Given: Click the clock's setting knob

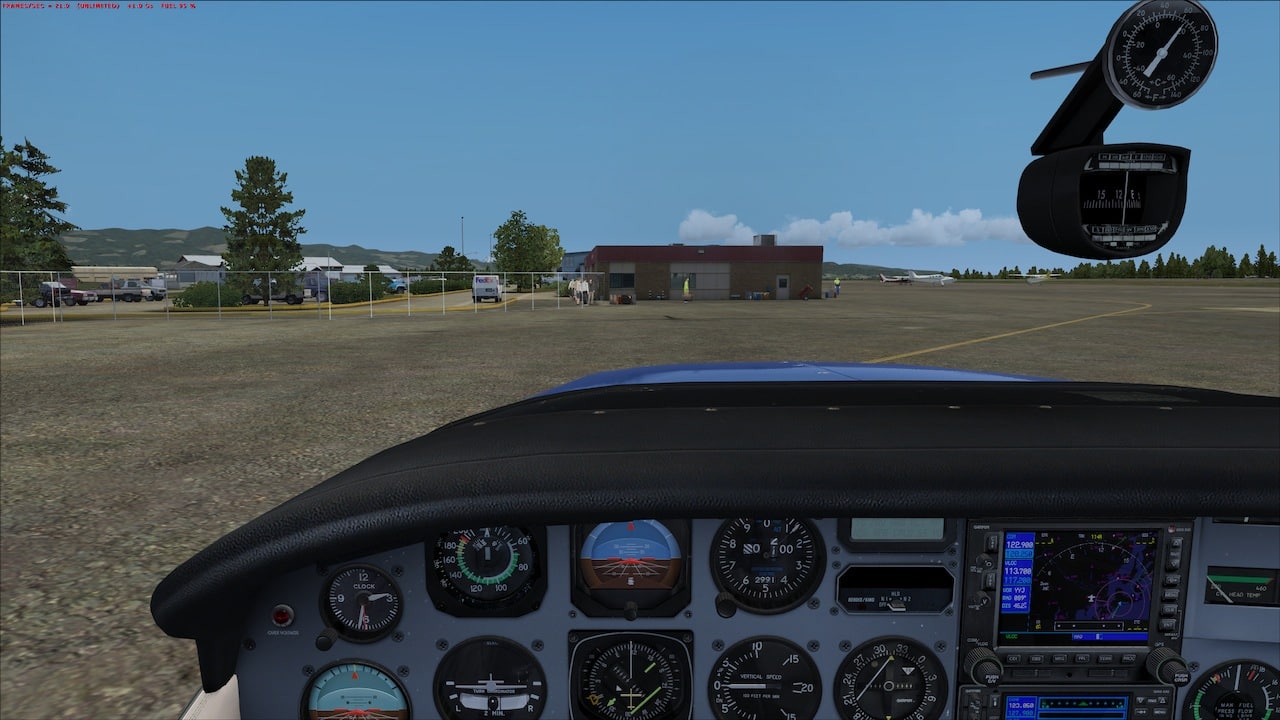Looking at the screenshot, I should click(x=326, y=641).
